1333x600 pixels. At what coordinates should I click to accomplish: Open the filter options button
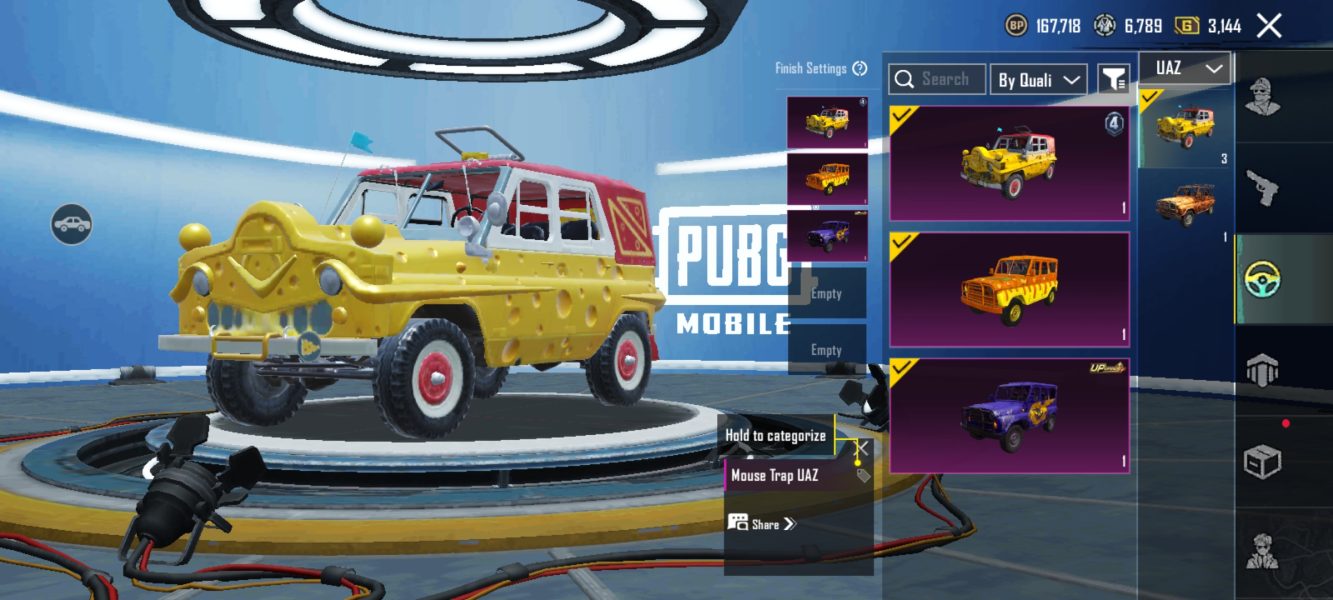pos(1113,79)
